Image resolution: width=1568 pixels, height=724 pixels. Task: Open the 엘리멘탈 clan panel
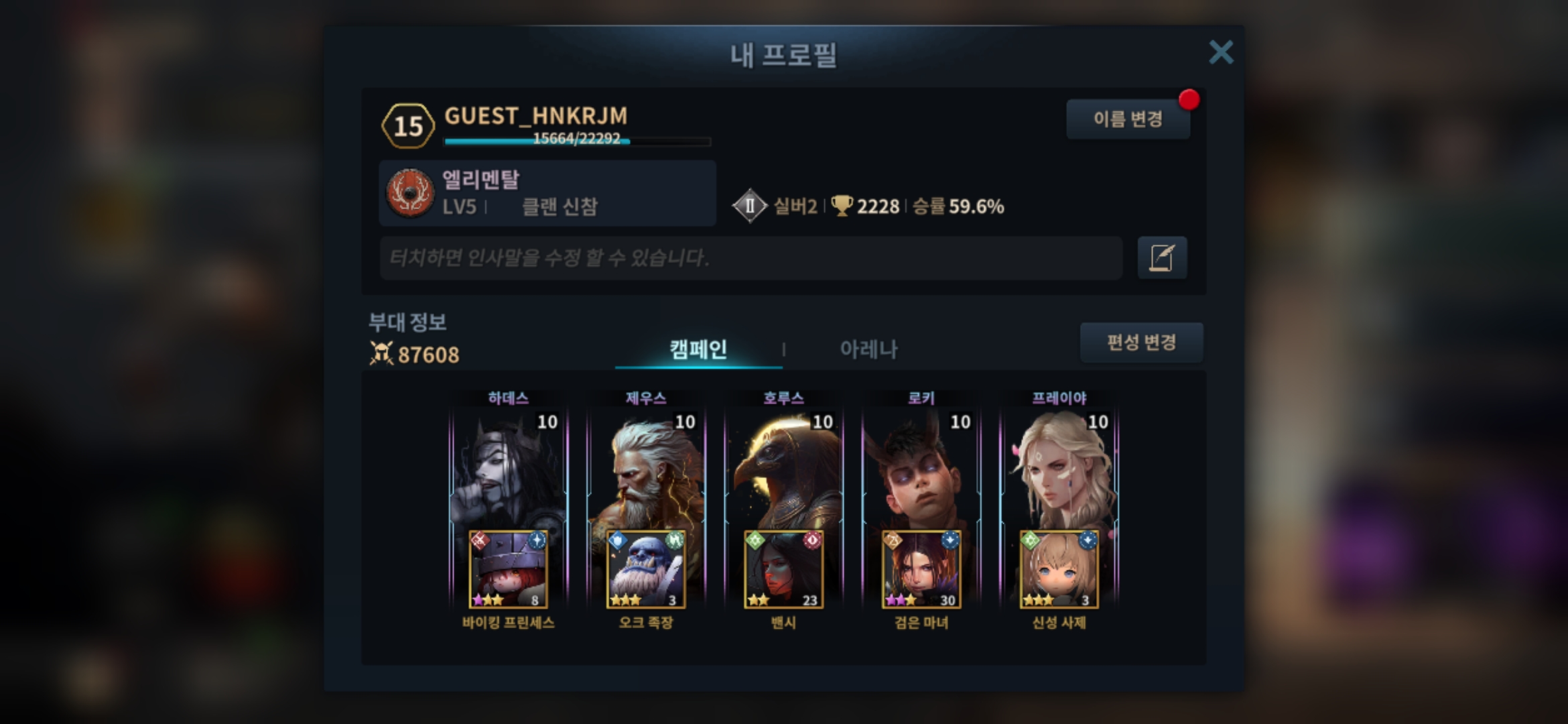coord(547,193)
